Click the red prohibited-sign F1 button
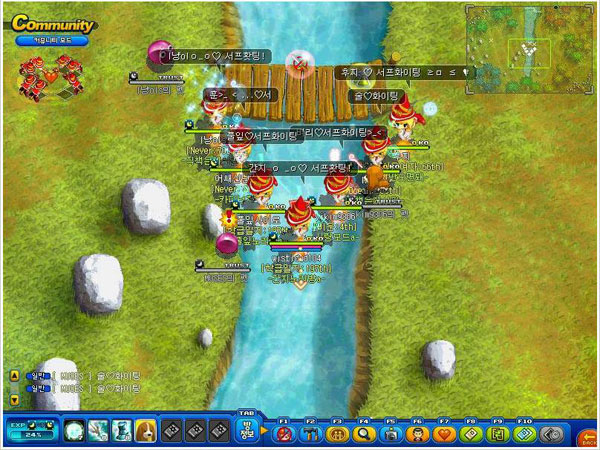Image resolution: width=600 pixels, height=450 pixels. pyautogui.click(x=284, y=434)
